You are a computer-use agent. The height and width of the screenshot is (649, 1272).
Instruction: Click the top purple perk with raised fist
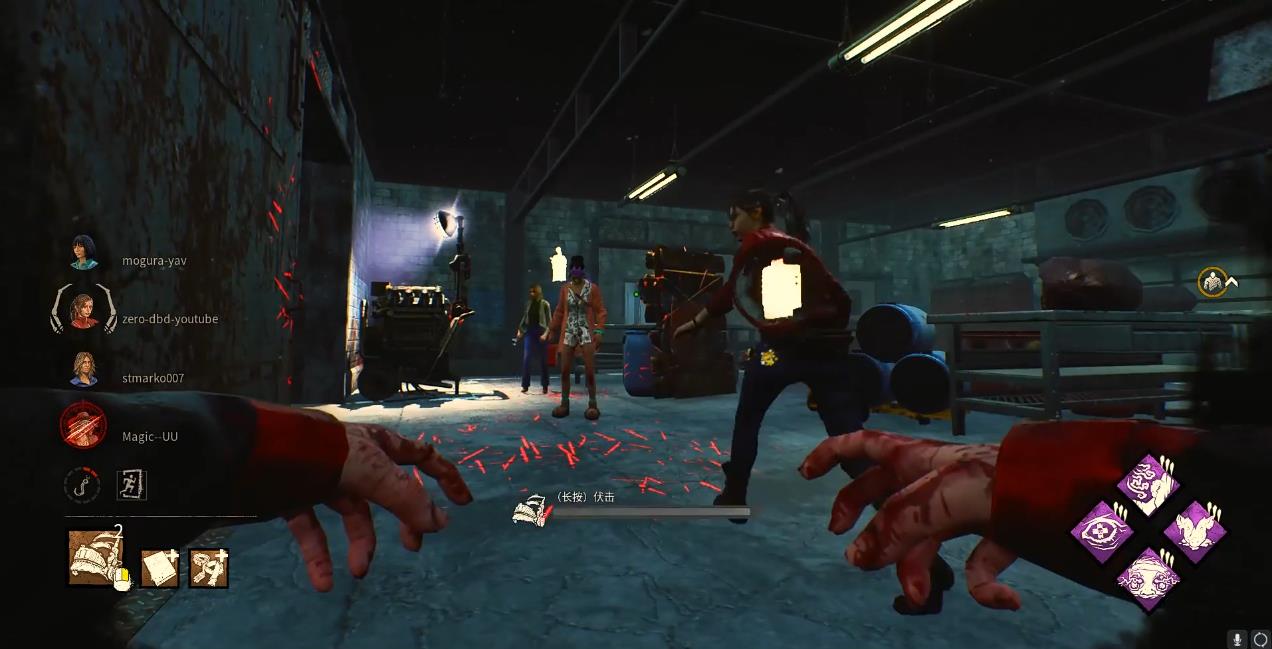click(1148, 485)
